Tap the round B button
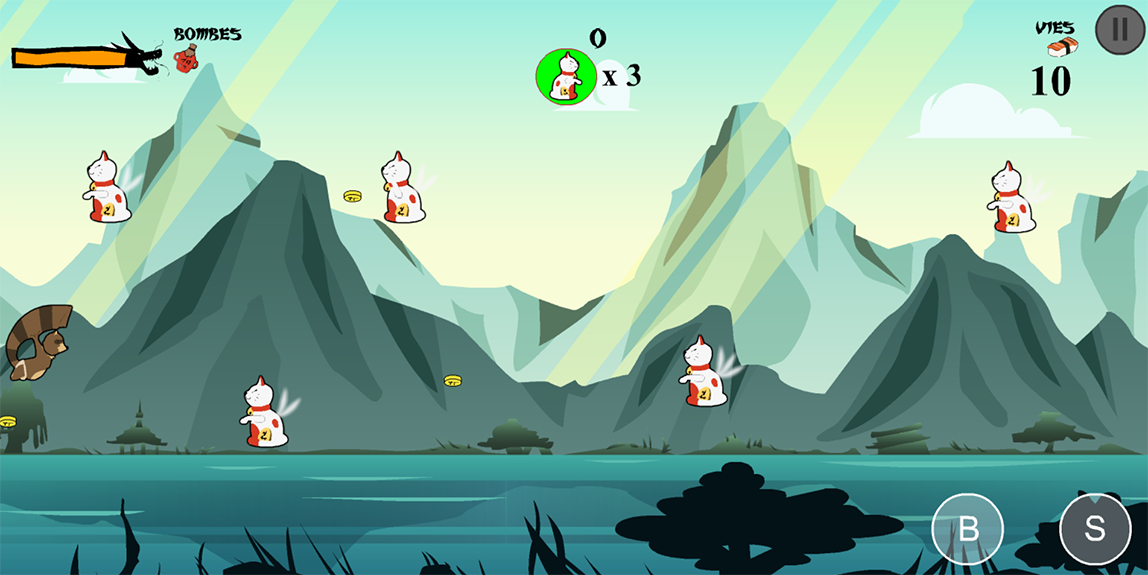This screenshot has height=575, width=1148. [967, 529]
